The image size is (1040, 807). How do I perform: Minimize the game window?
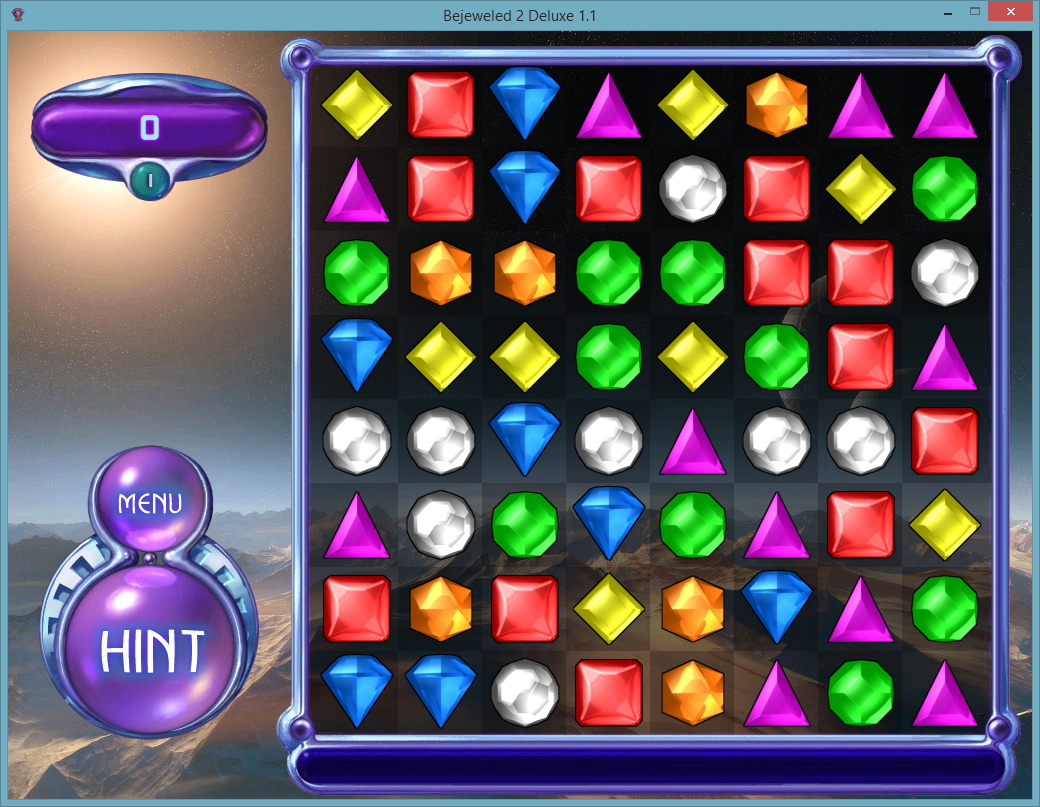point(946,12)
